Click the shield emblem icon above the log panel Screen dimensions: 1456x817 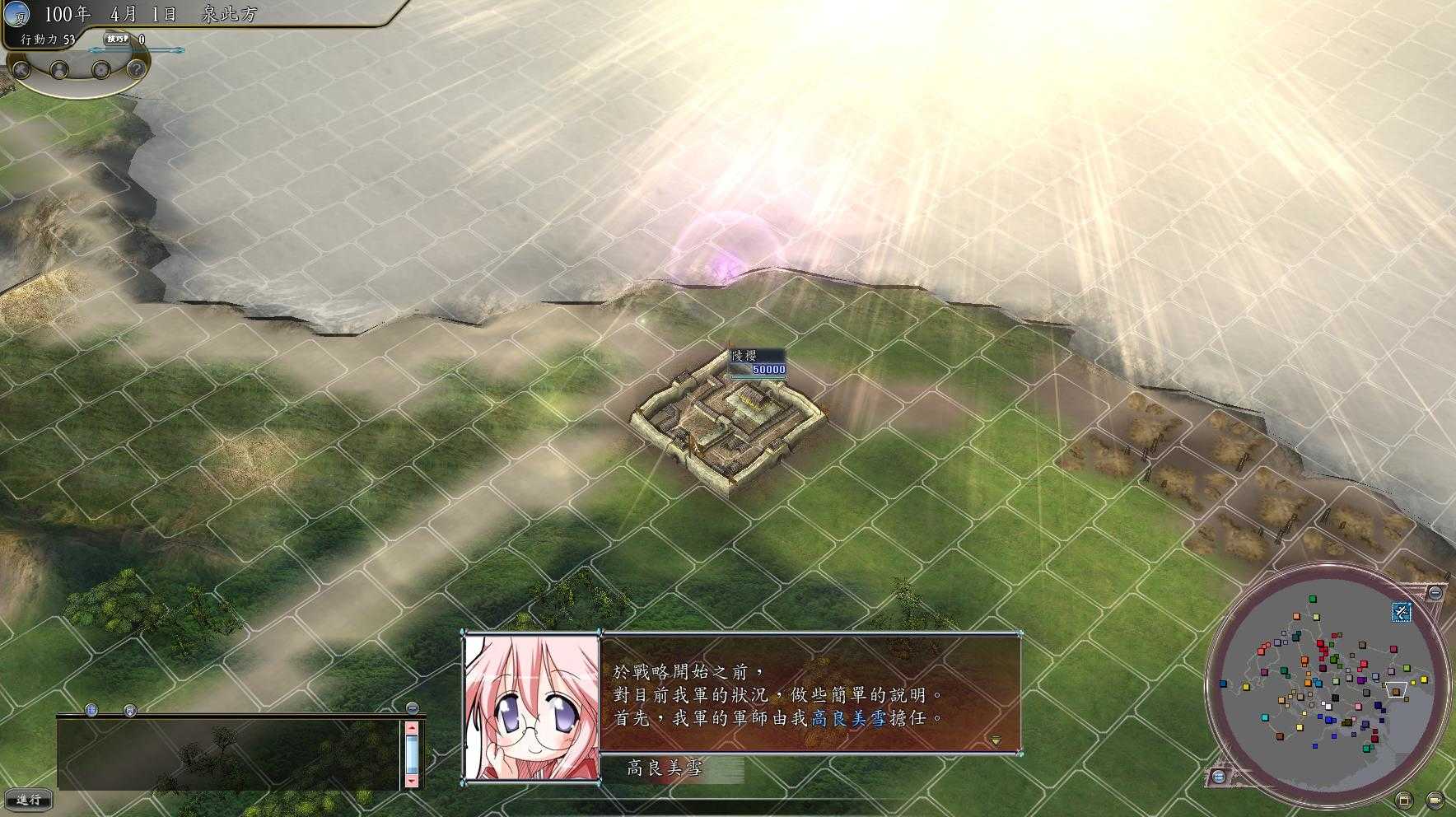(x=130, y=711)
